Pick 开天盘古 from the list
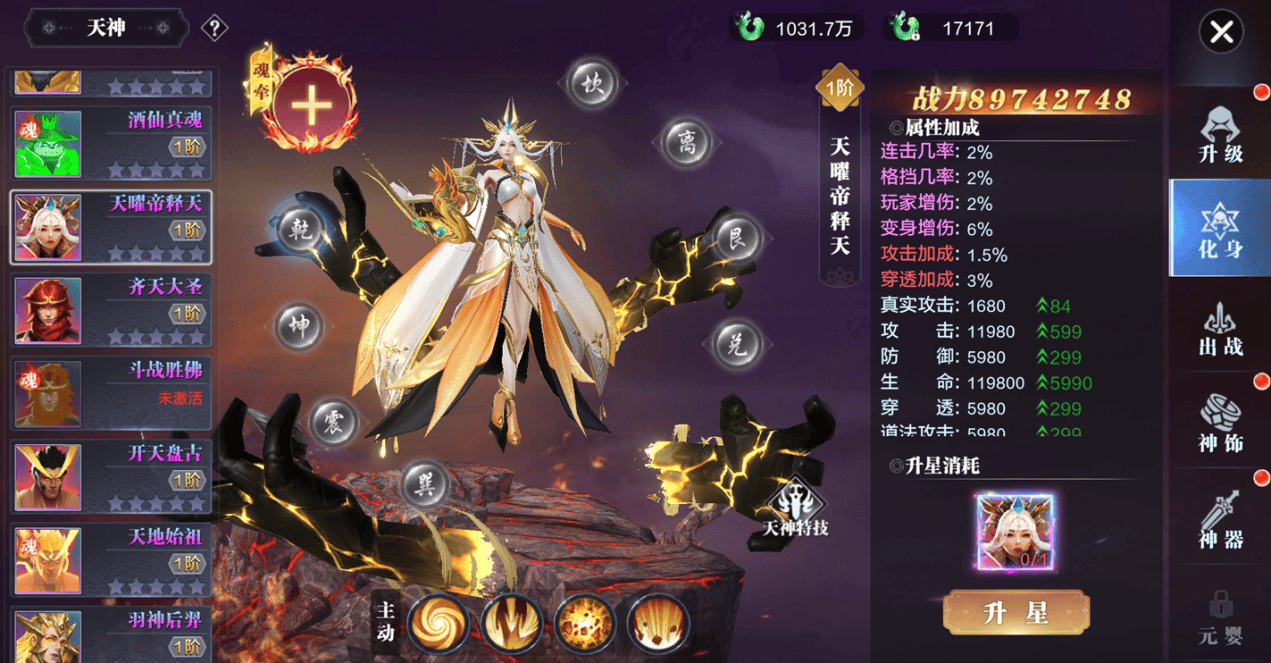The height and width of the screenshot is (663, 1271). tap(110, 477)
